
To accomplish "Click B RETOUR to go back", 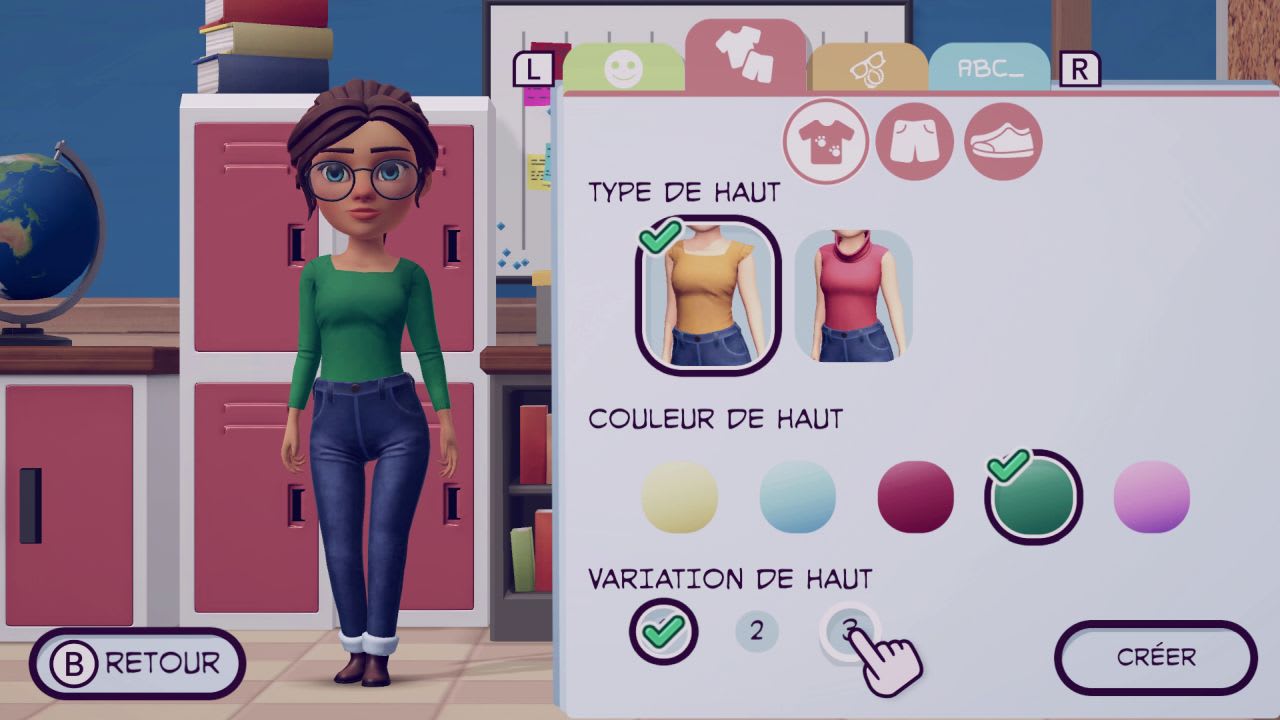I will click(x=137, y=662).
